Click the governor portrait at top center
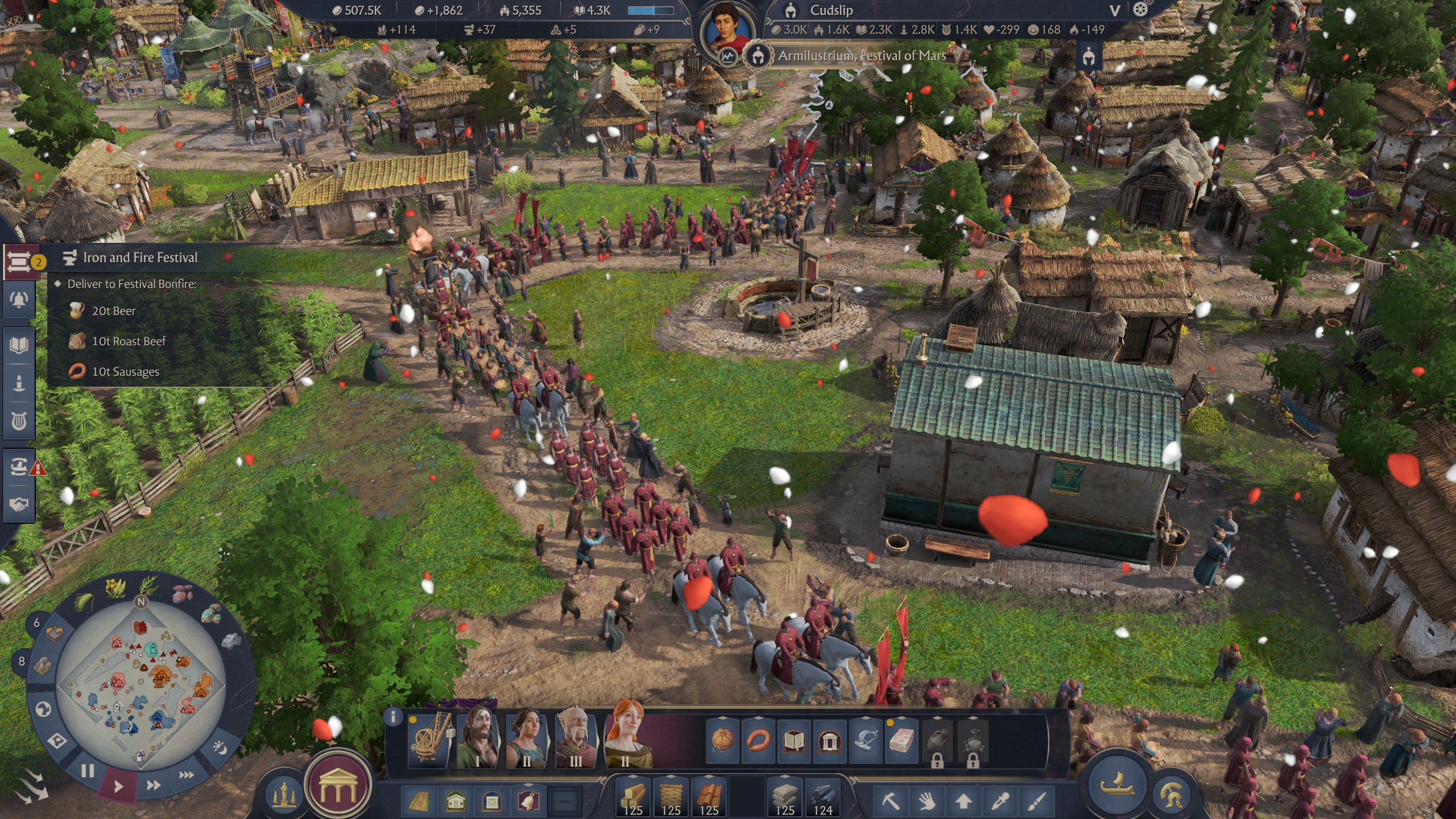The width and height of the screenshot is (1456, 819). point(727,28)
